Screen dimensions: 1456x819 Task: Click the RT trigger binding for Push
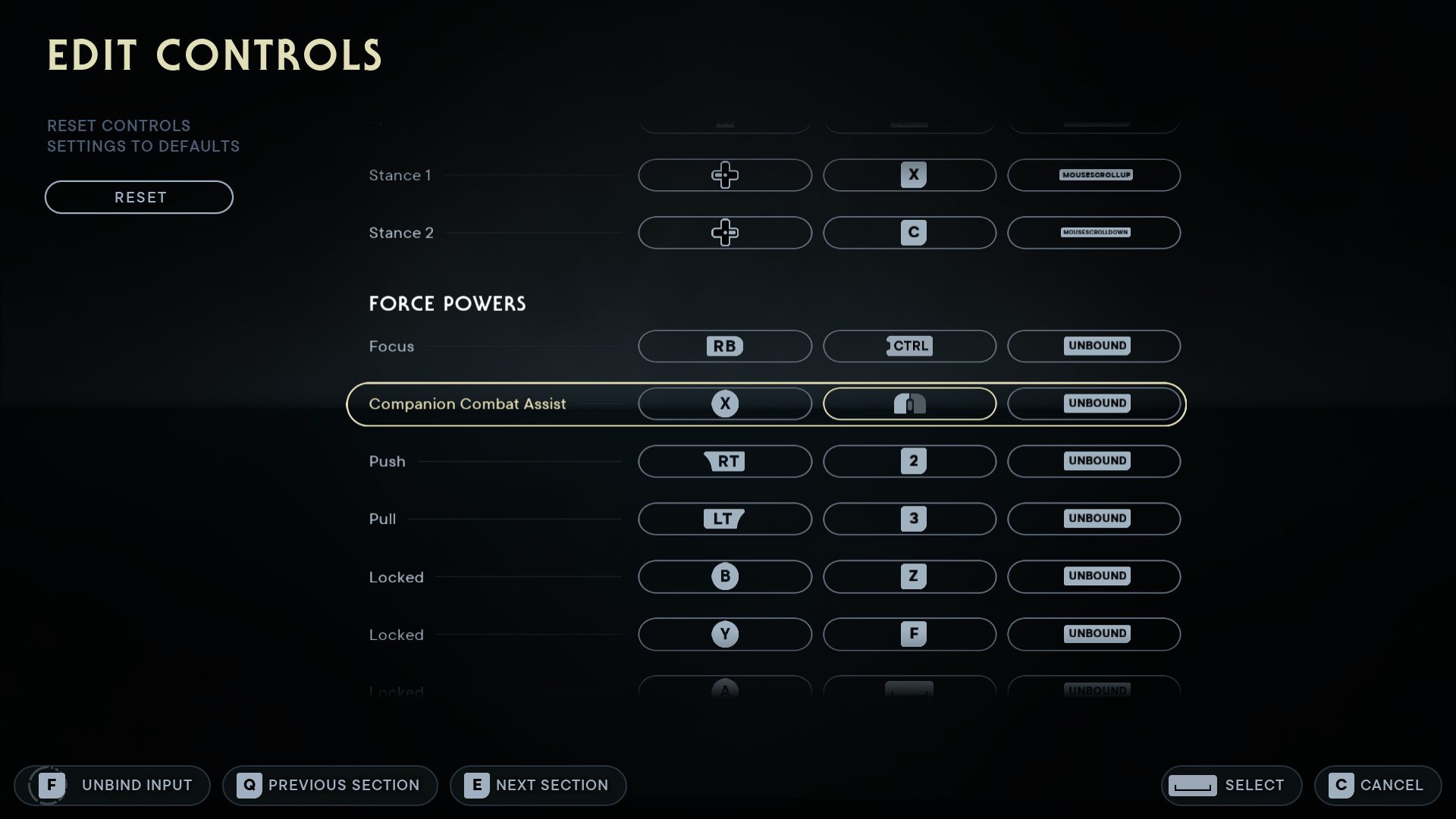(x=724, y=461)
